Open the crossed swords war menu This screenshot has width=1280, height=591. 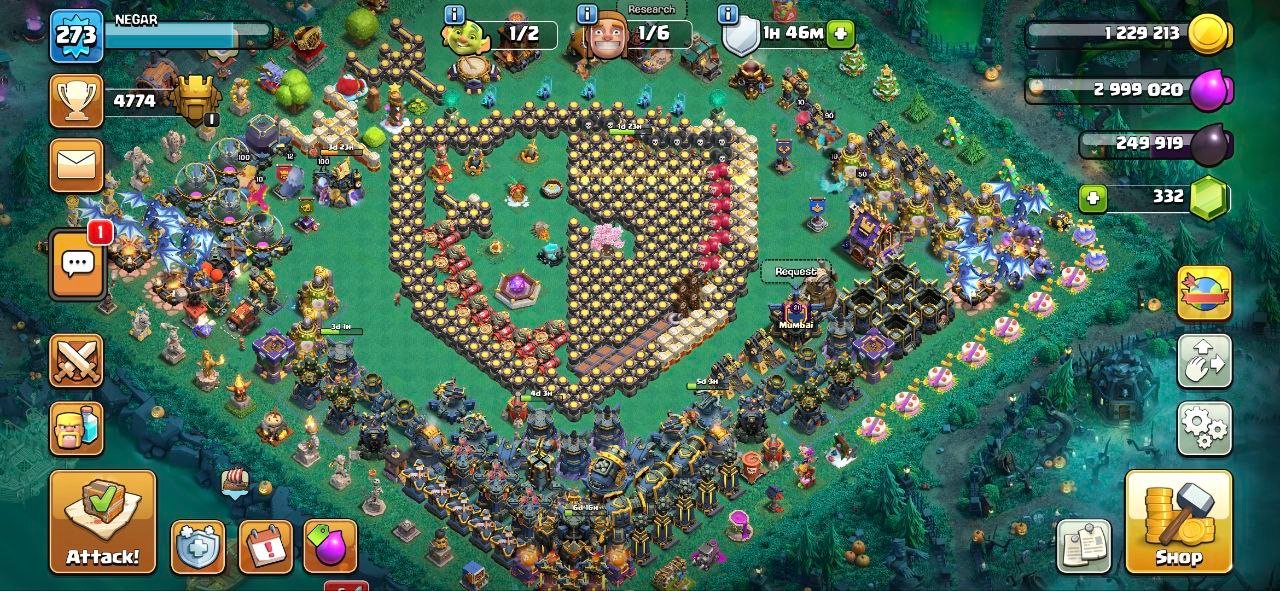pos(77,360)
